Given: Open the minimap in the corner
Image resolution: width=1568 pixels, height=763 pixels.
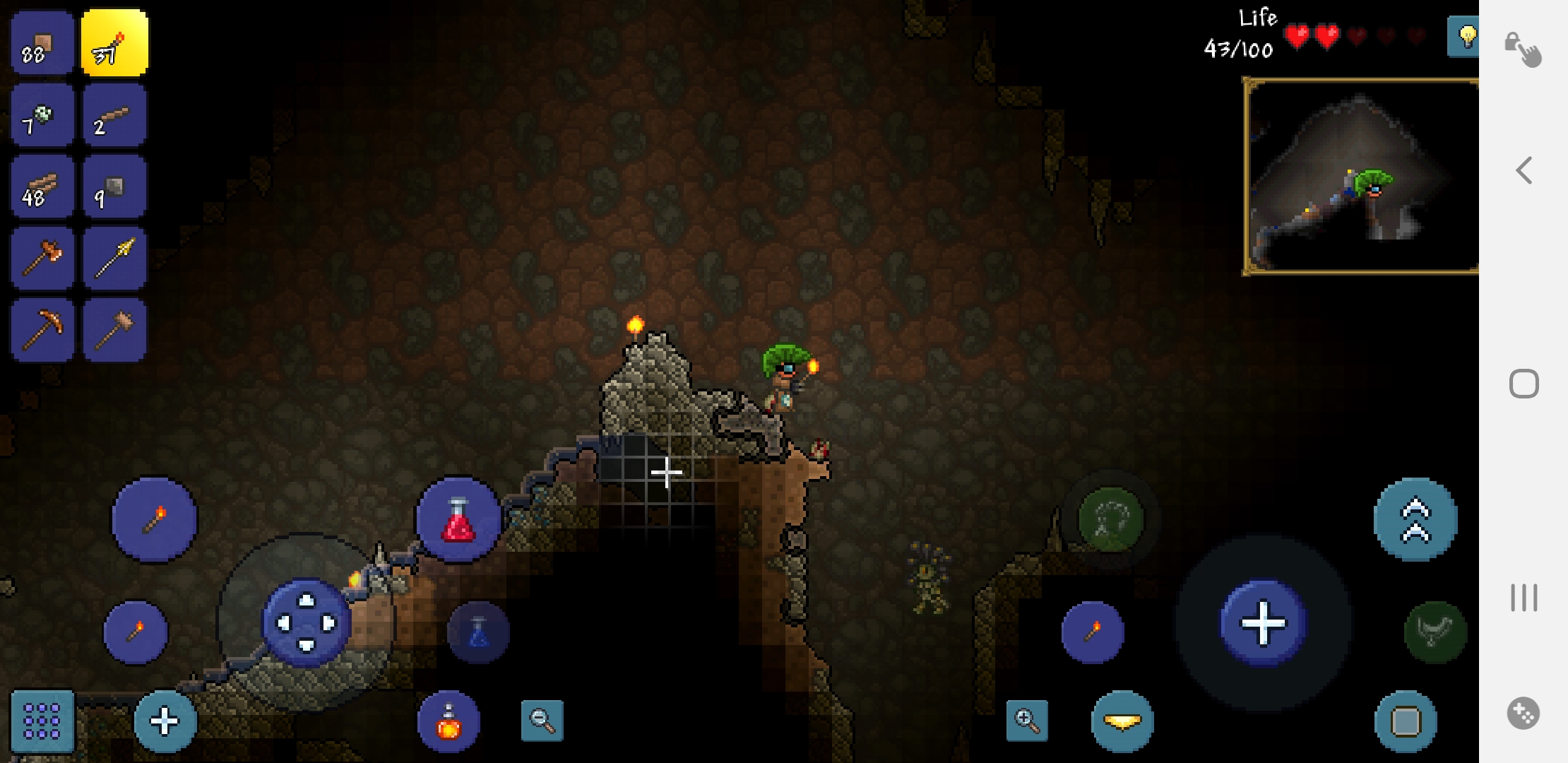Looking at the screenshot, I should click(1360, 177).
